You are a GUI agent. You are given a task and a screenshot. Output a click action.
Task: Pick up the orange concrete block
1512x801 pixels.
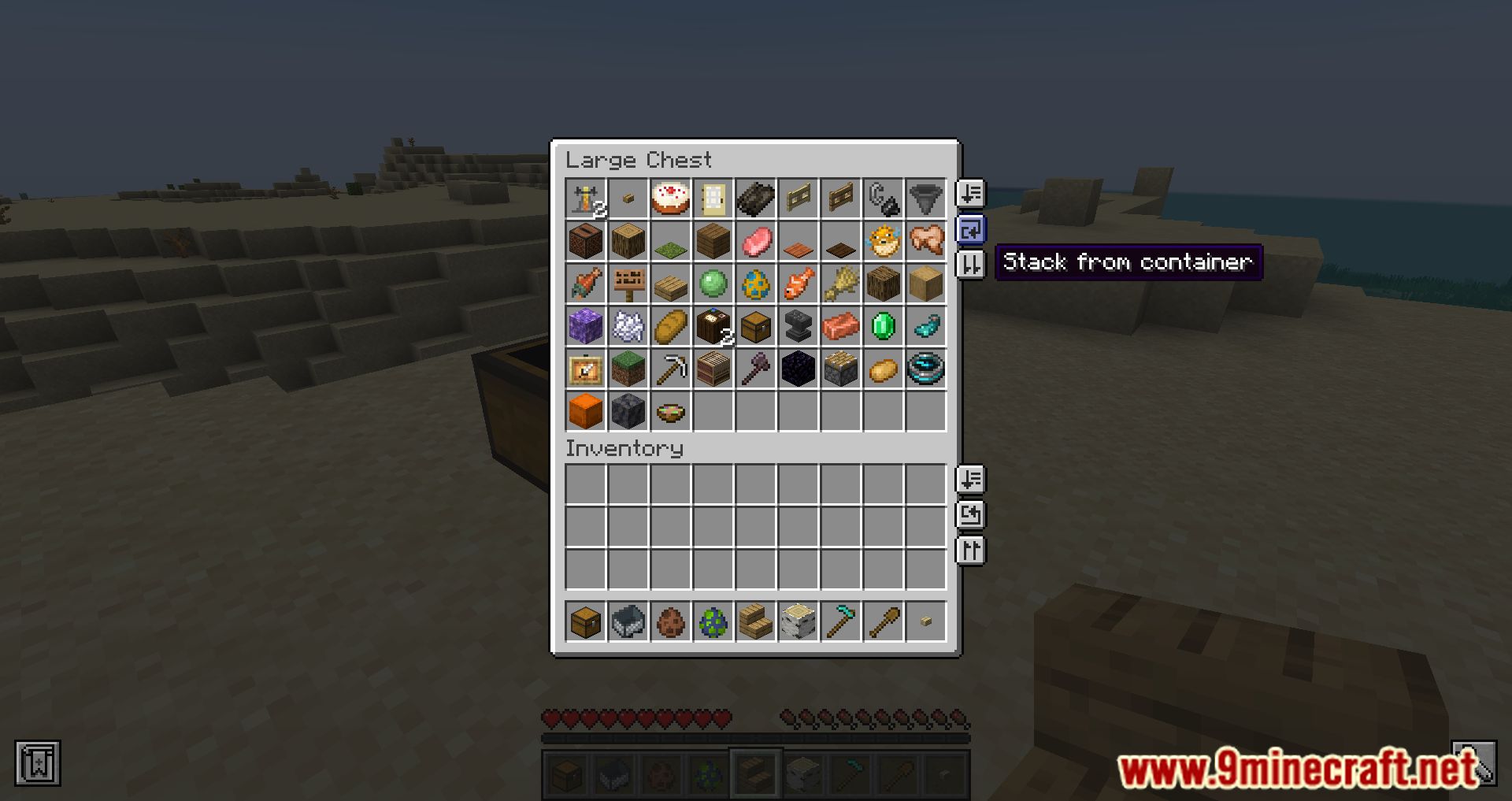click(x=585, y=411)
